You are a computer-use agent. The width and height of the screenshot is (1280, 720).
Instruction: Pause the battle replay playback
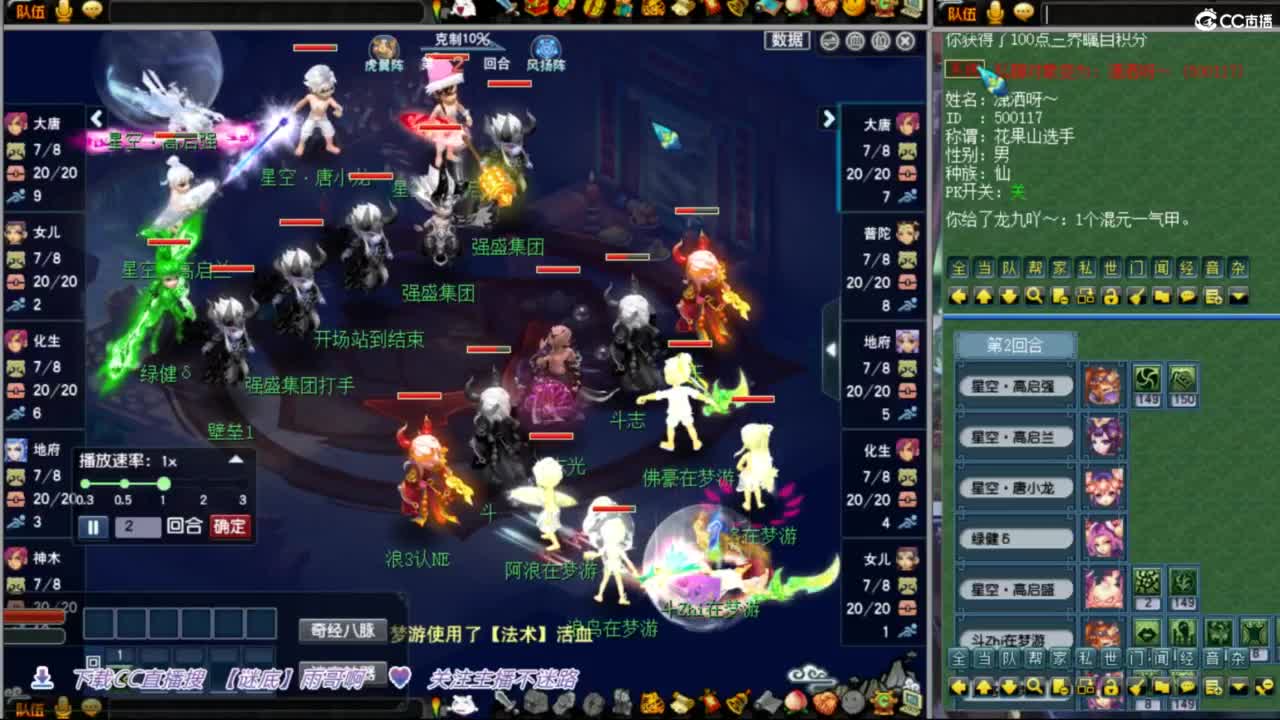pos(94,523)
